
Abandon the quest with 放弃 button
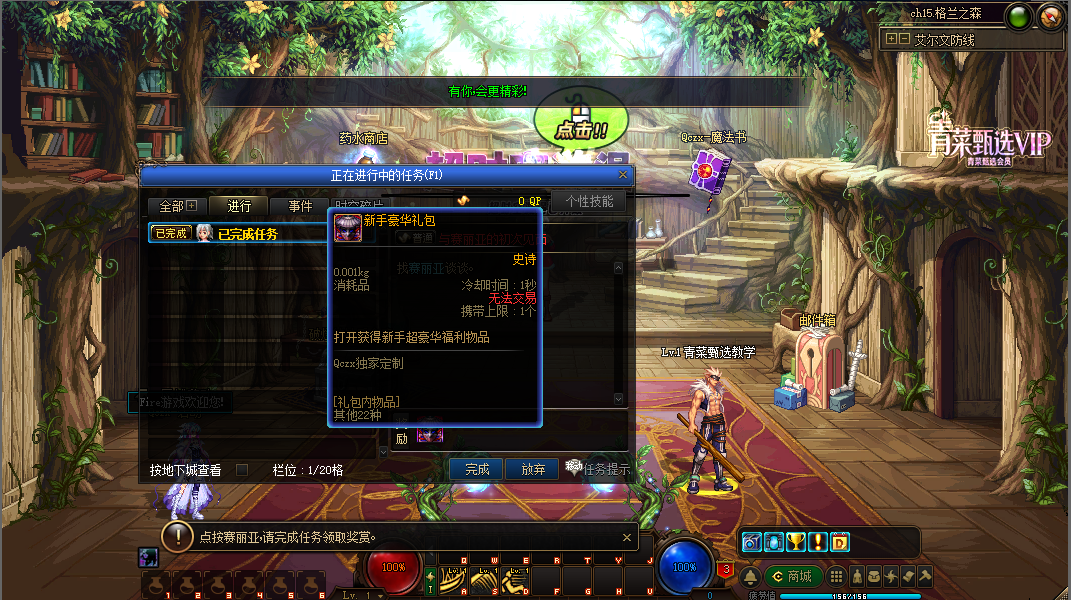pos(533,469)
